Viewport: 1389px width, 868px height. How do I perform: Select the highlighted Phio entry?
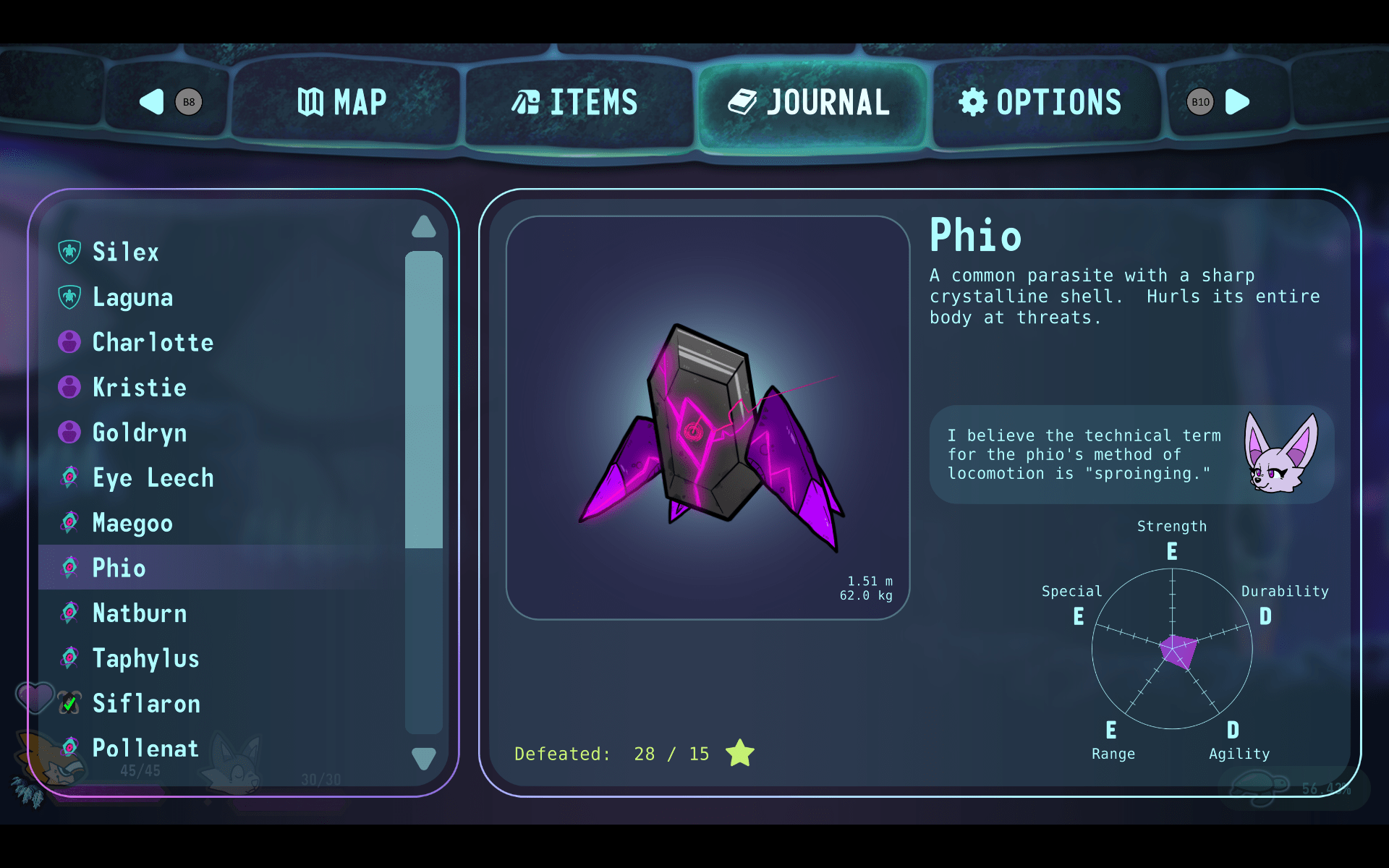119,568
